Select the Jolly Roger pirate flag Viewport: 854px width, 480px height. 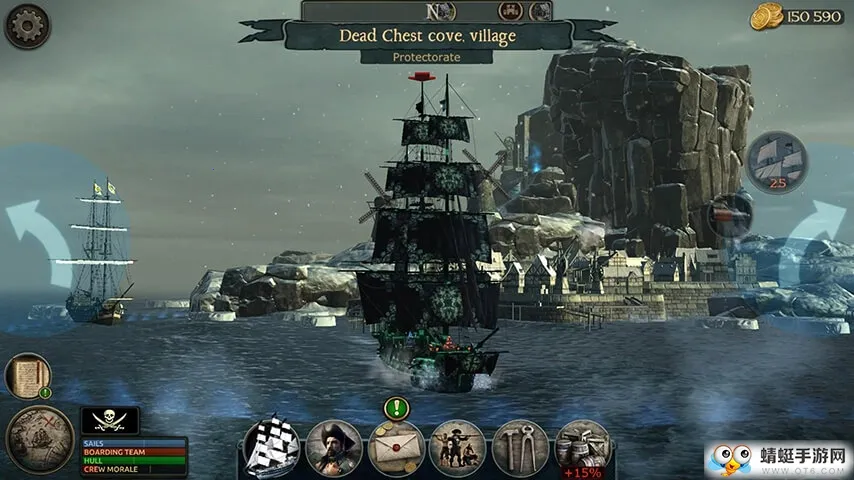(109, 420)
